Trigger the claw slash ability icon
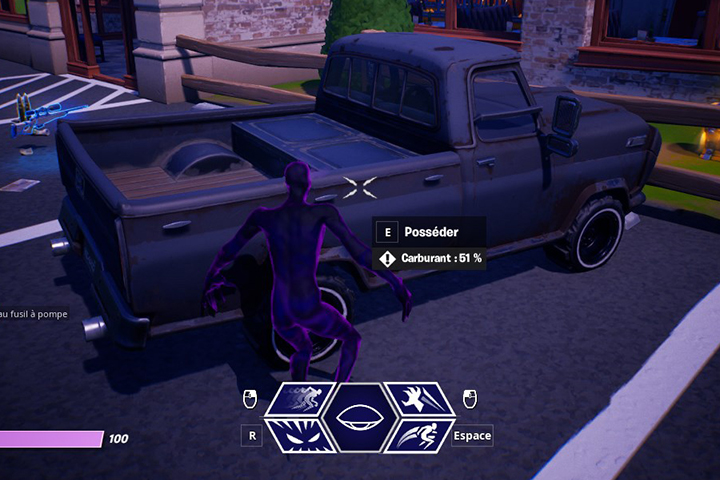Image resolution: width=720 pixels, height=480 pixels. 418,400
